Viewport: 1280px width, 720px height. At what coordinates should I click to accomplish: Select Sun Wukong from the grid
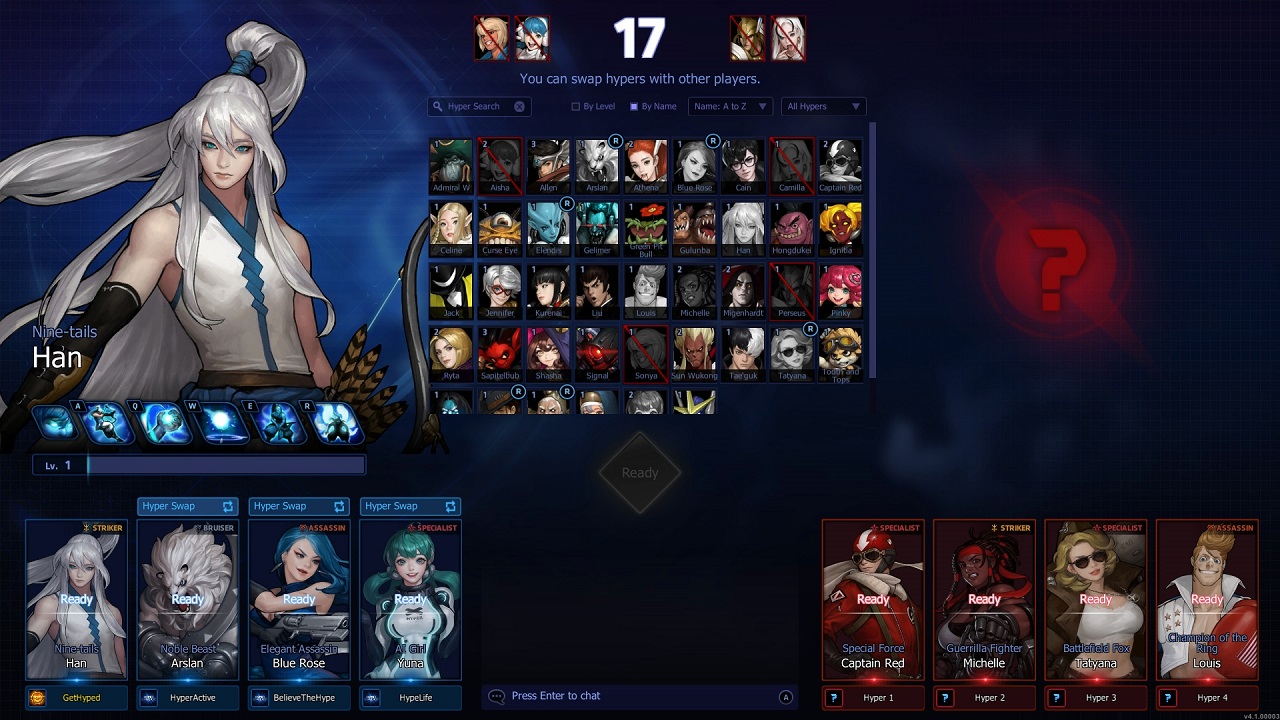(x=694, y=353)
